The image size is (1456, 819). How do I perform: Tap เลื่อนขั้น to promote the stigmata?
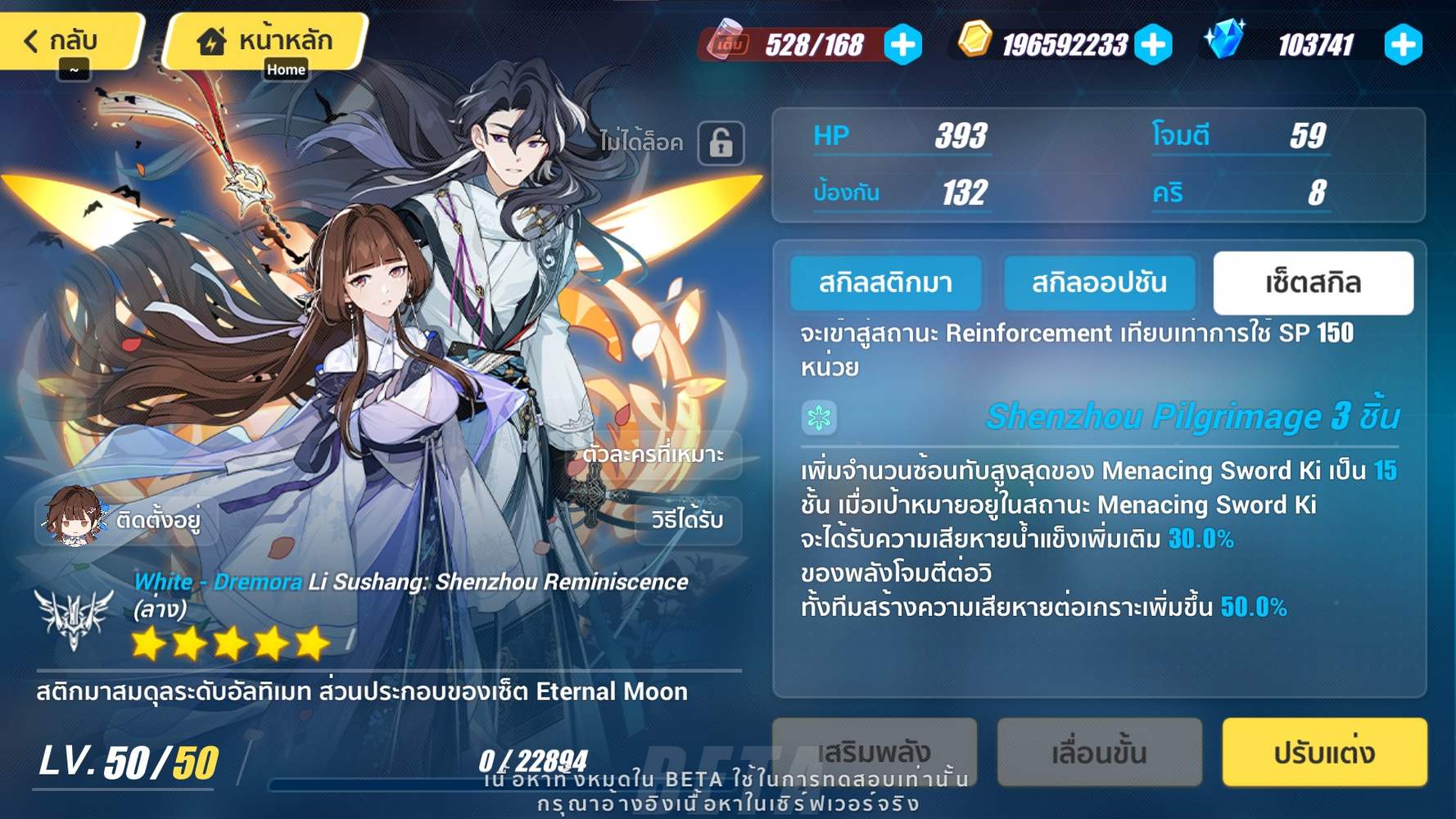click(x=1101, y=751)
